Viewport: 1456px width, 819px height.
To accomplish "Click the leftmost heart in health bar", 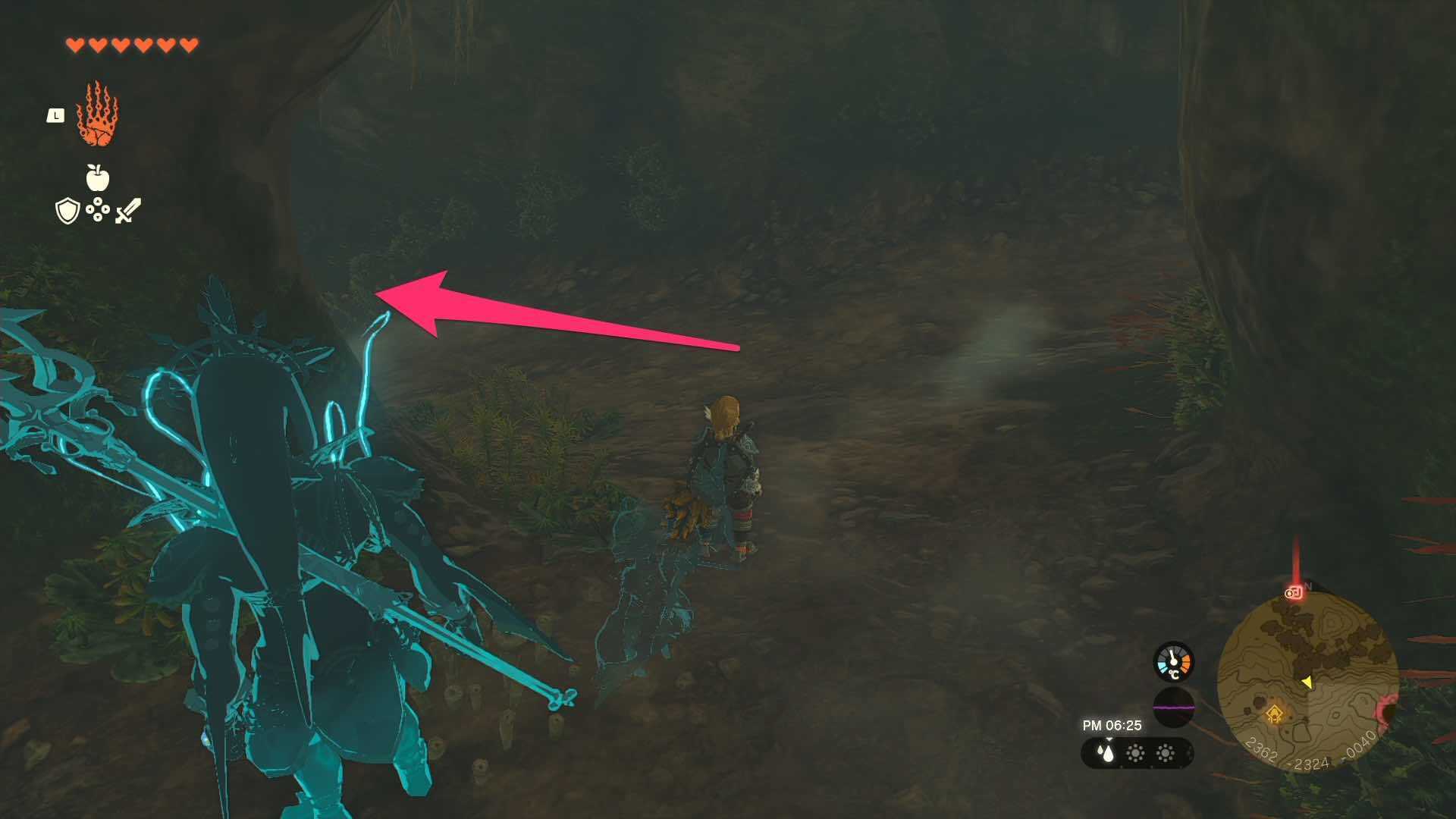I will coord(76,44).
